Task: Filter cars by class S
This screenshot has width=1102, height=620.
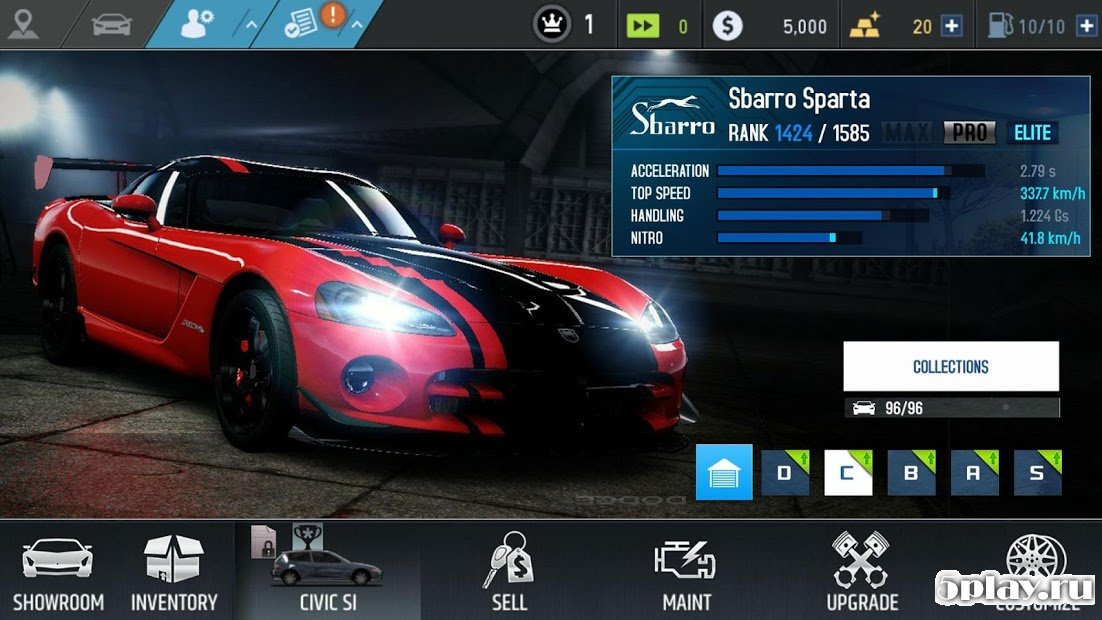Action: tap(1037, 473)
